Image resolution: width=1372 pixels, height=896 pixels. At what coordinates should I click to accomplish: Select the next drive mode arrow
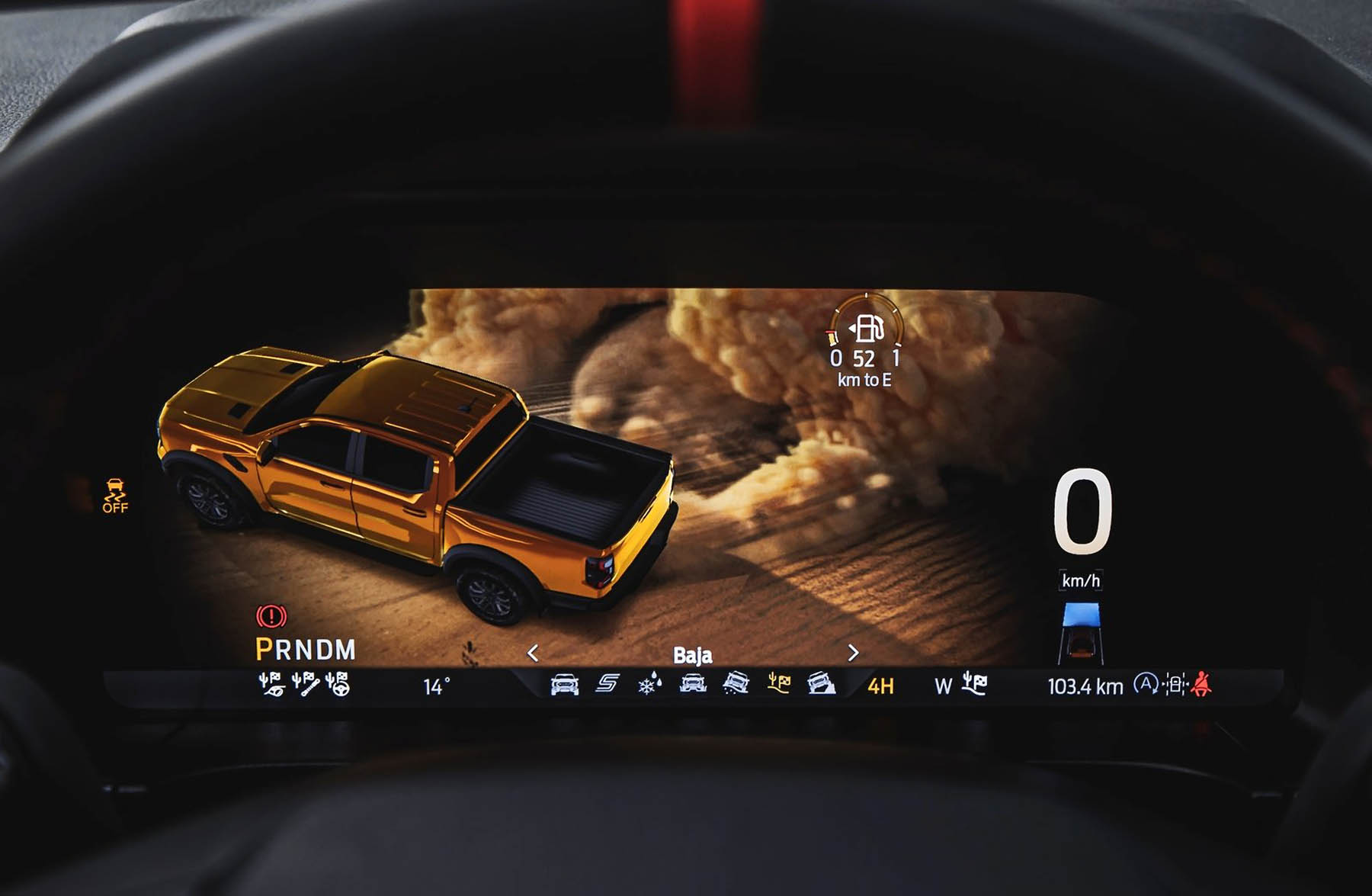[853, 654]
